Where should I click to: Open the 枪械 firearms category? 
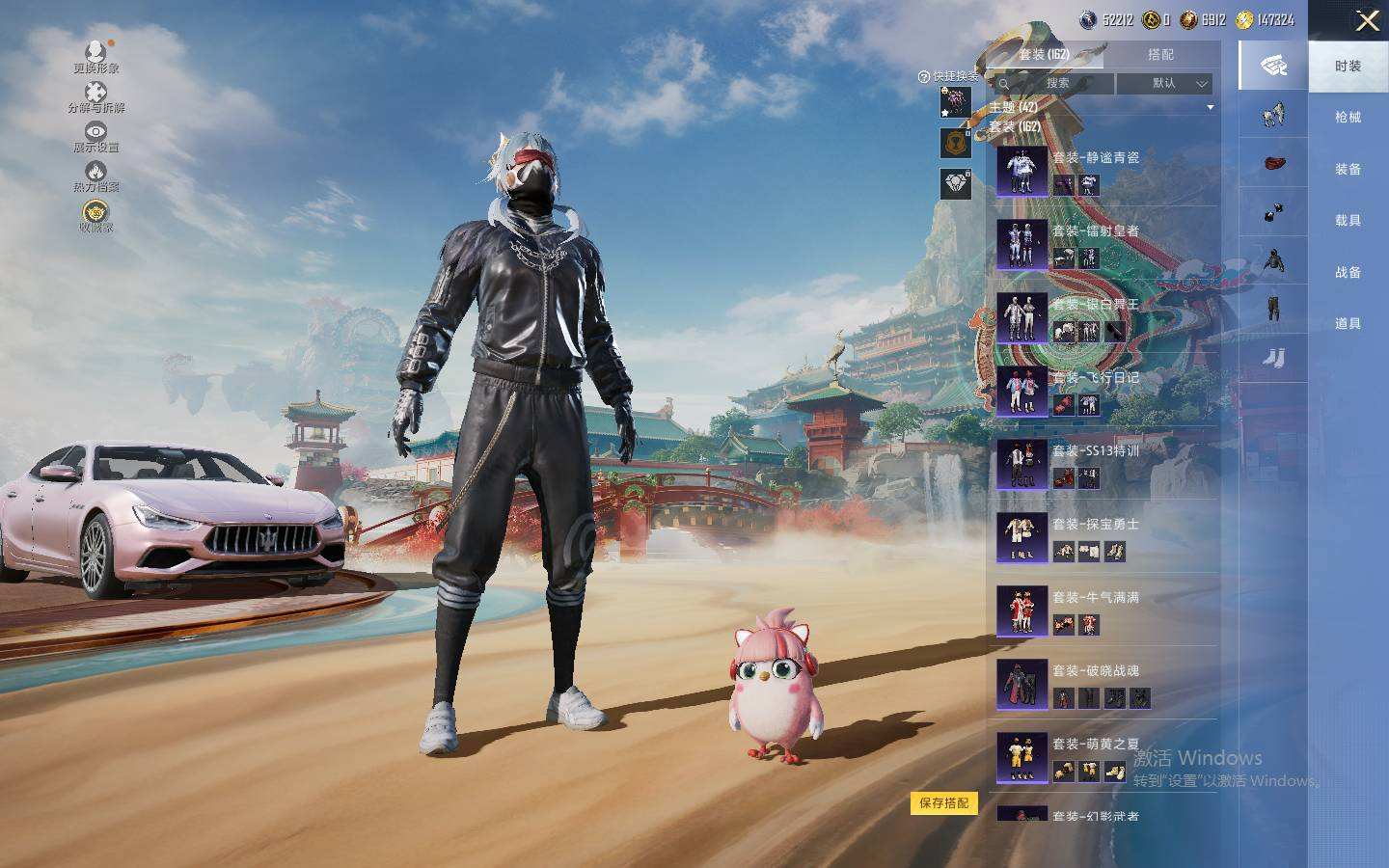[x=1348, y=118]
